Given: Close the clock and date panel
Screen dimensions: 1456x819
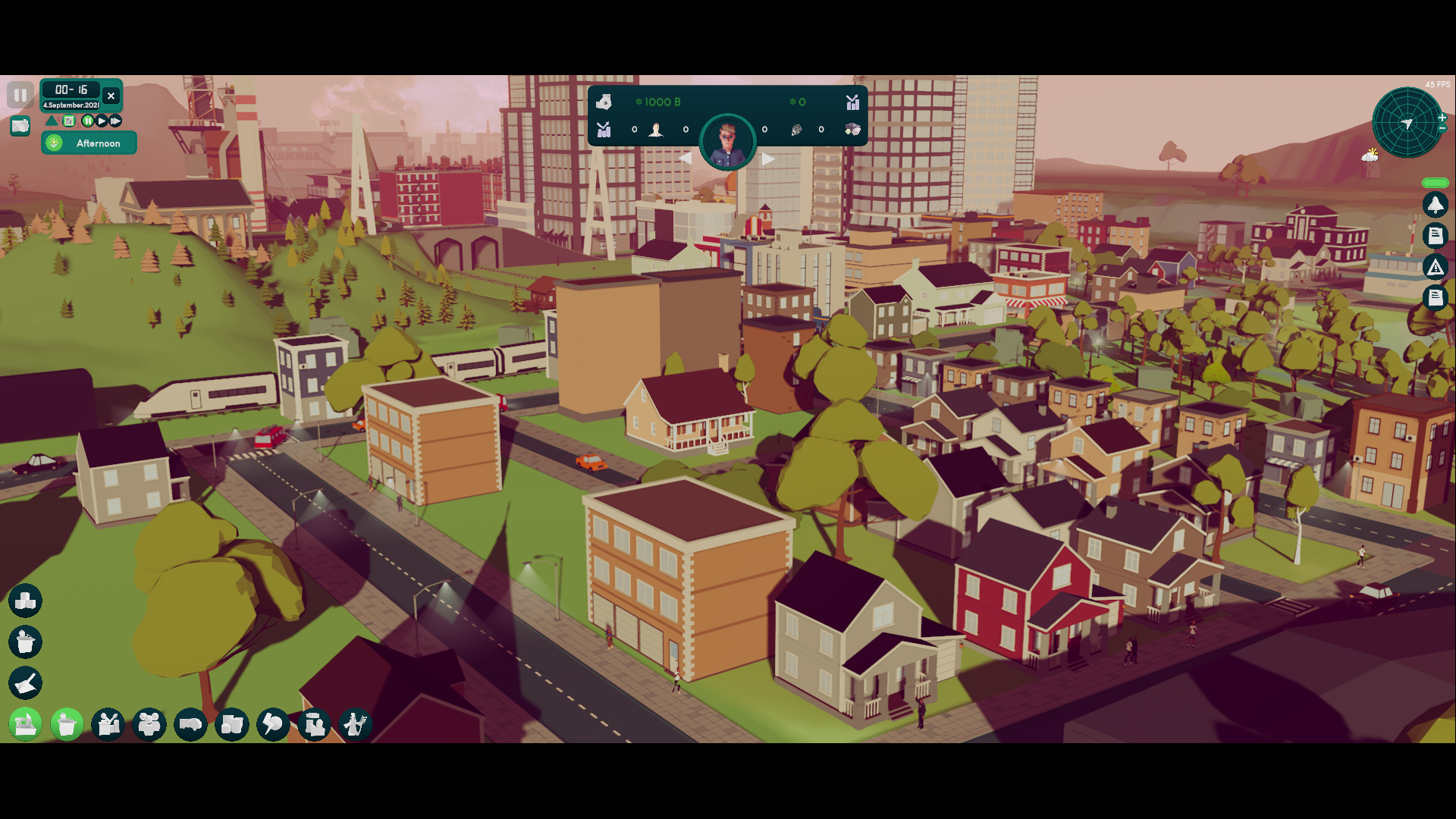Looking at the screenshot, I should [x=111, y=96].
